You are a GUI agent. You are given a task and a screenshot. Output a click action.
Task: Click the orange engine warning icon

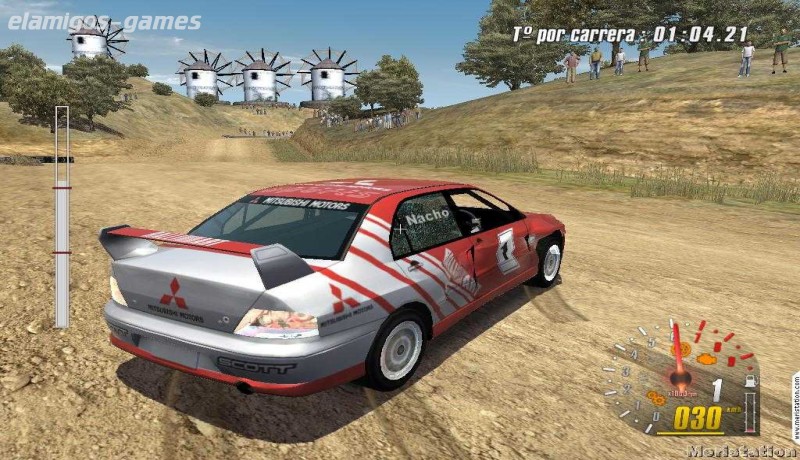click(706, 357)
